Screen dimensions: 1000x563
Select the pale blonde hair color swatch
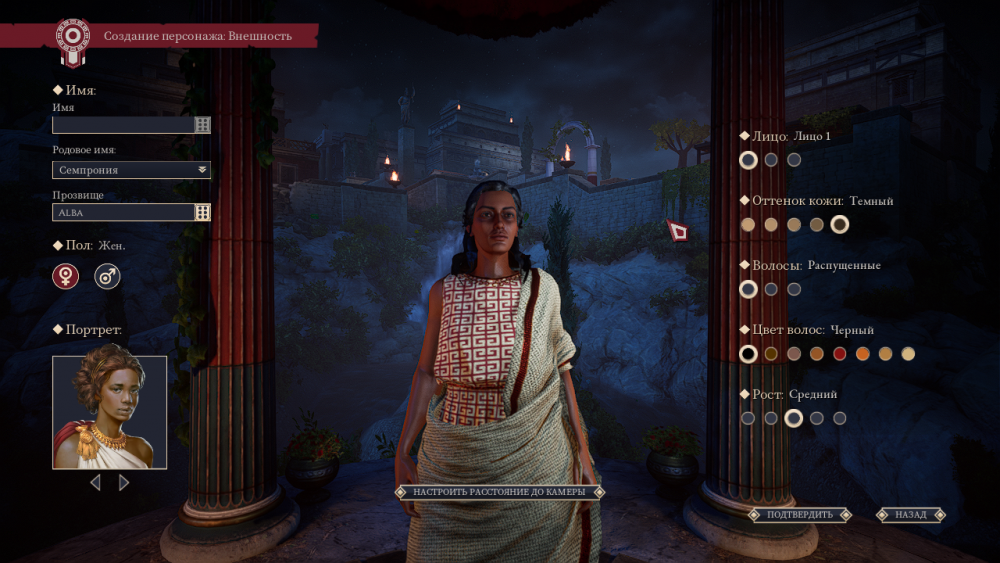(x=908, y=354)
